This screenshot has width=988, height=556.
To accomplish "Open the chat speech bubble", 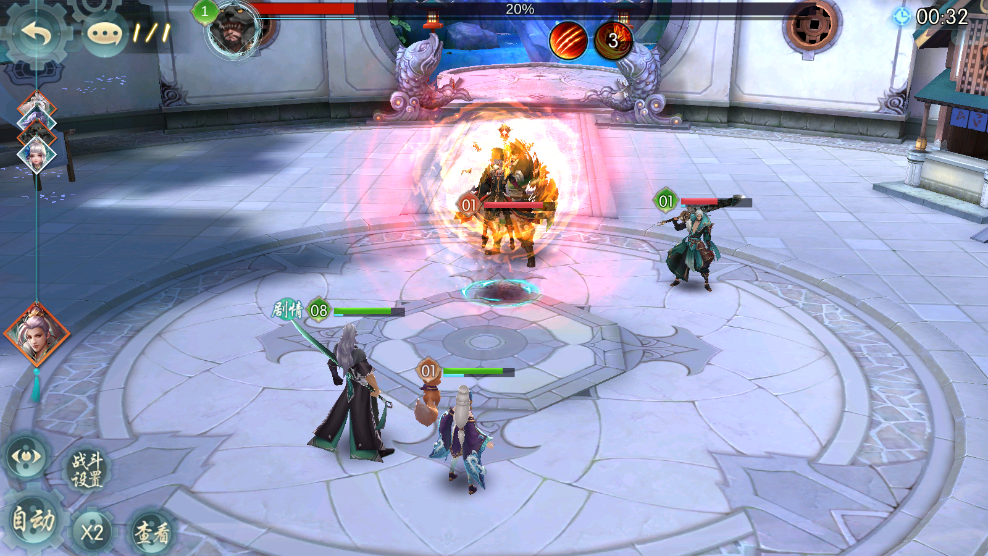I will [x=105, y=34].
